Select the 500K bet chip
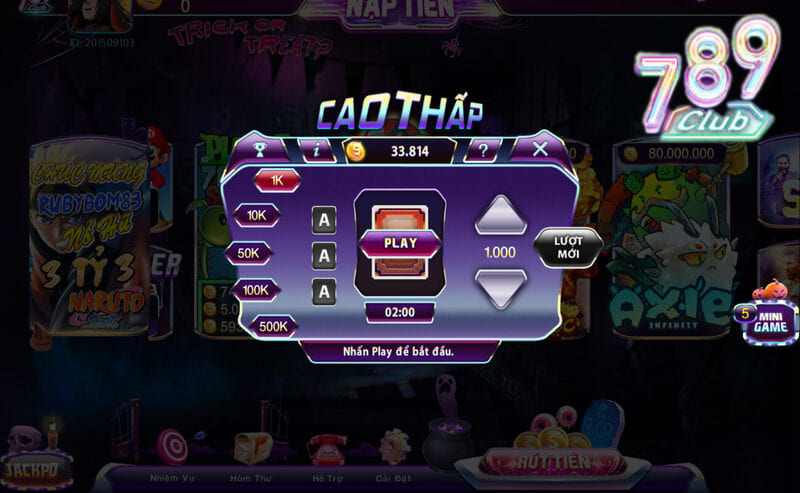The width and height of the screenshot is (800, 493). 273,326
